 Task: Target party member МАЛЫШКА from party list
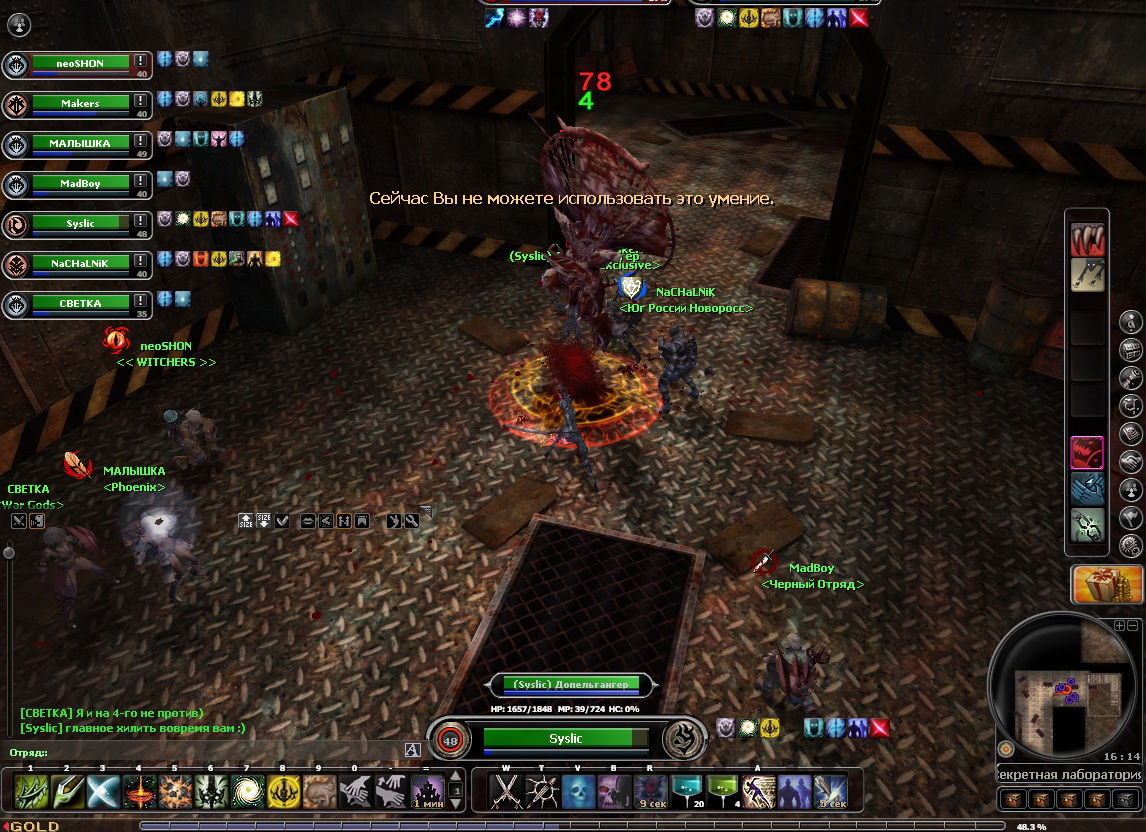(80, 143)
